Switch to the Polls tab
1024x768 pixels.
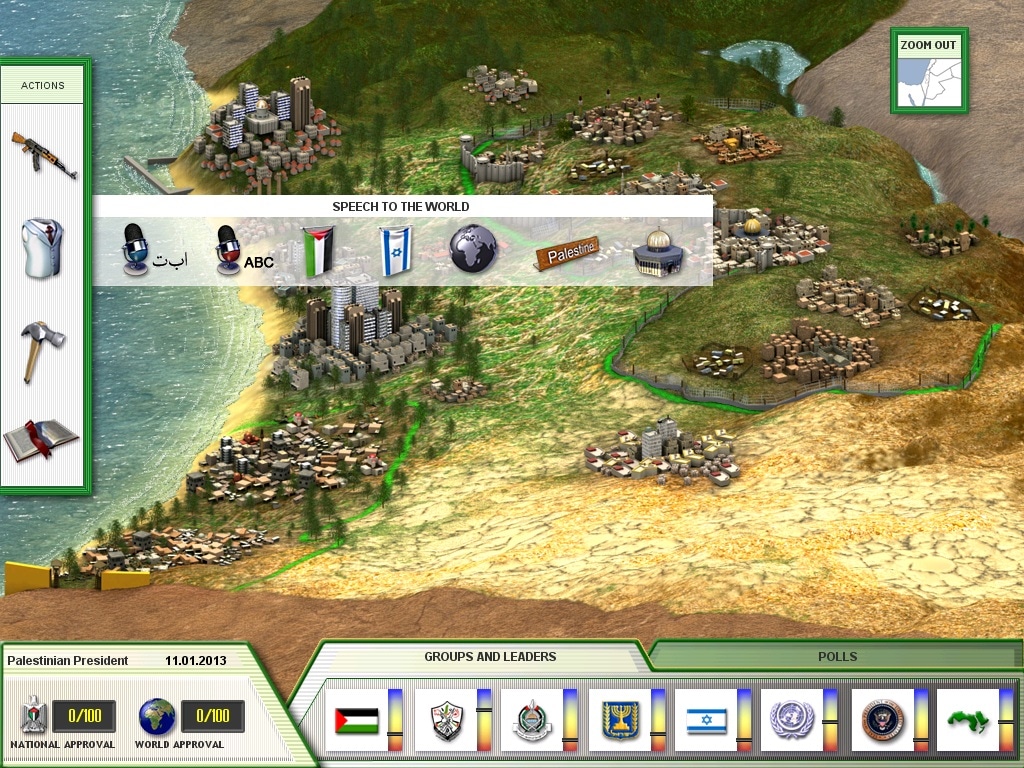pyautogui.click(x=837, y=657)
